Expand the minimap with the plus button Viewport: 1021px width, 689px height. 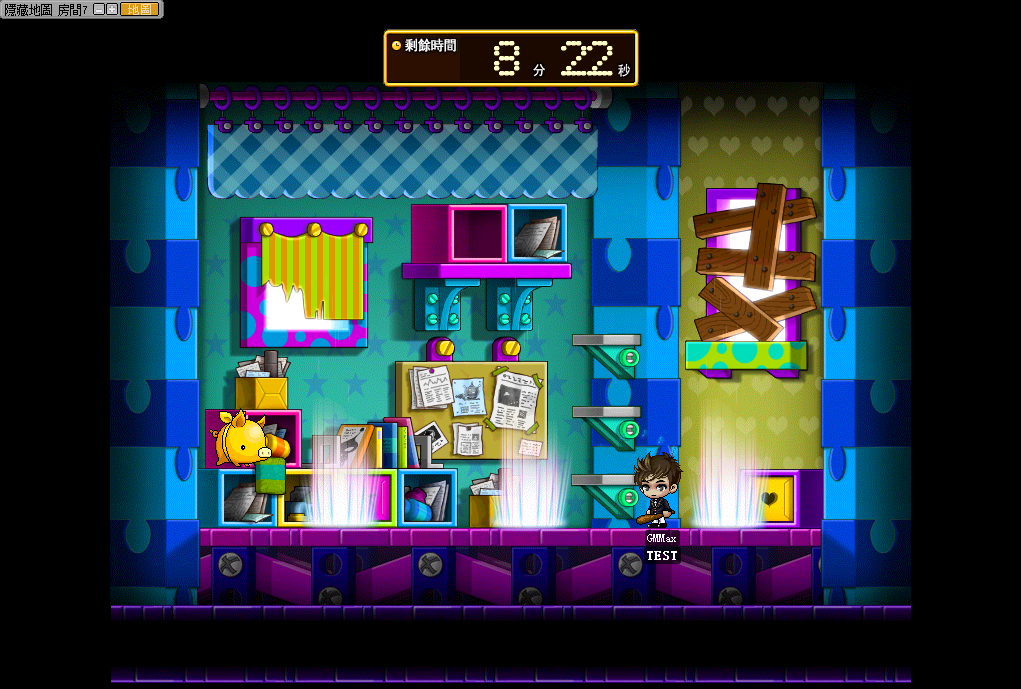click(112, 9)
